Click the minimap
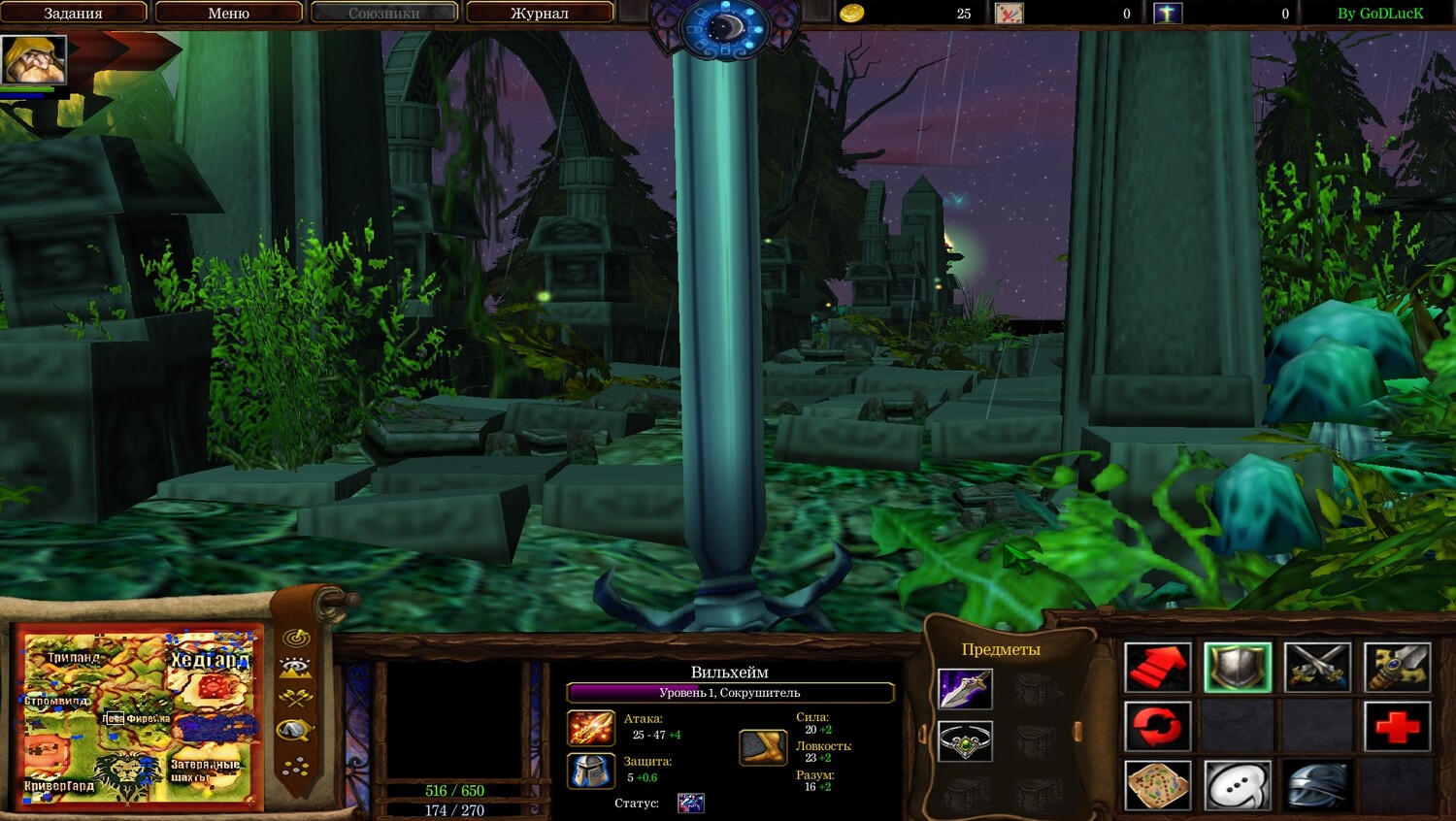The width and height of the screenshot is (1456, 821). pyautogui.click(x=138, y=717)
